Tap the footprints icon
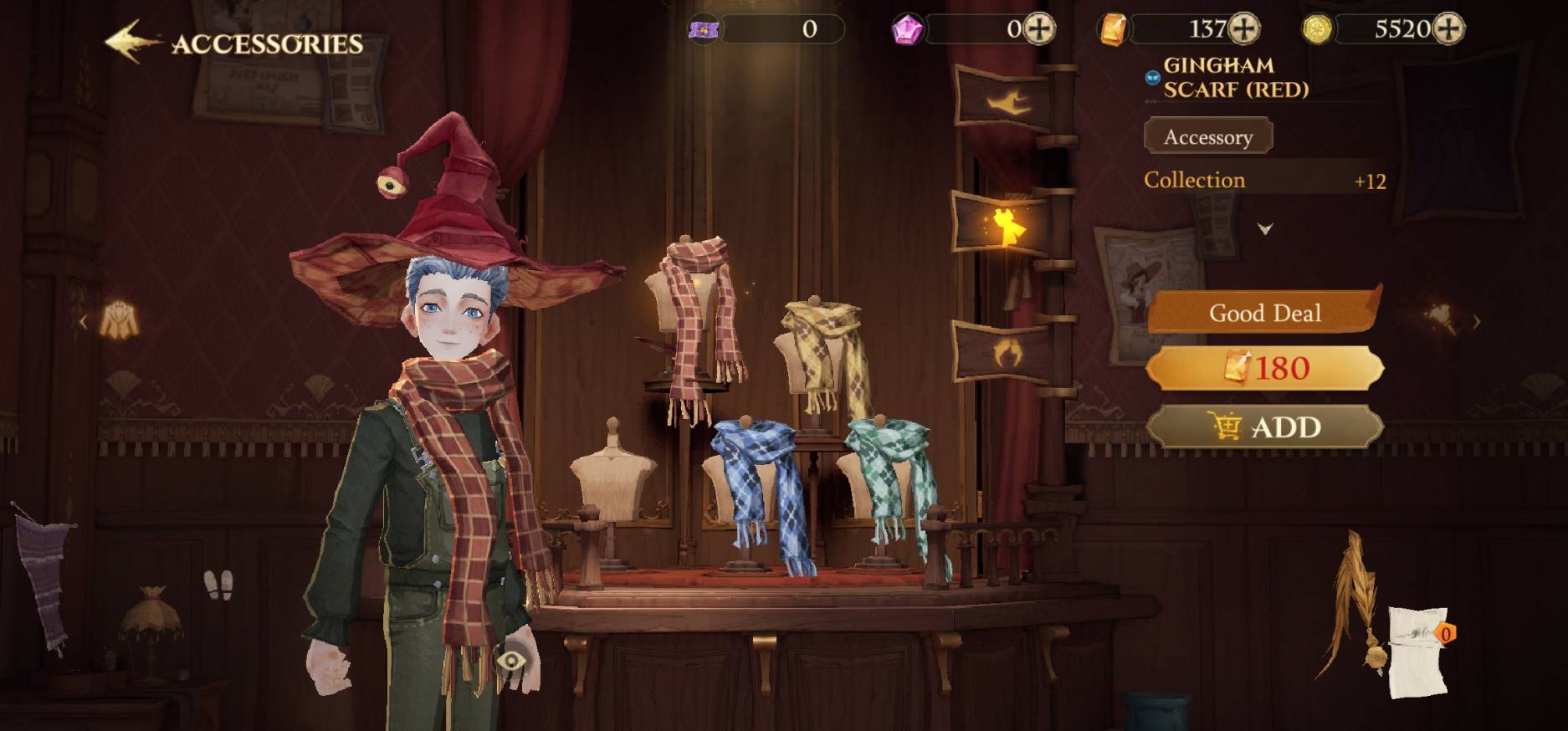 point(218,585)
